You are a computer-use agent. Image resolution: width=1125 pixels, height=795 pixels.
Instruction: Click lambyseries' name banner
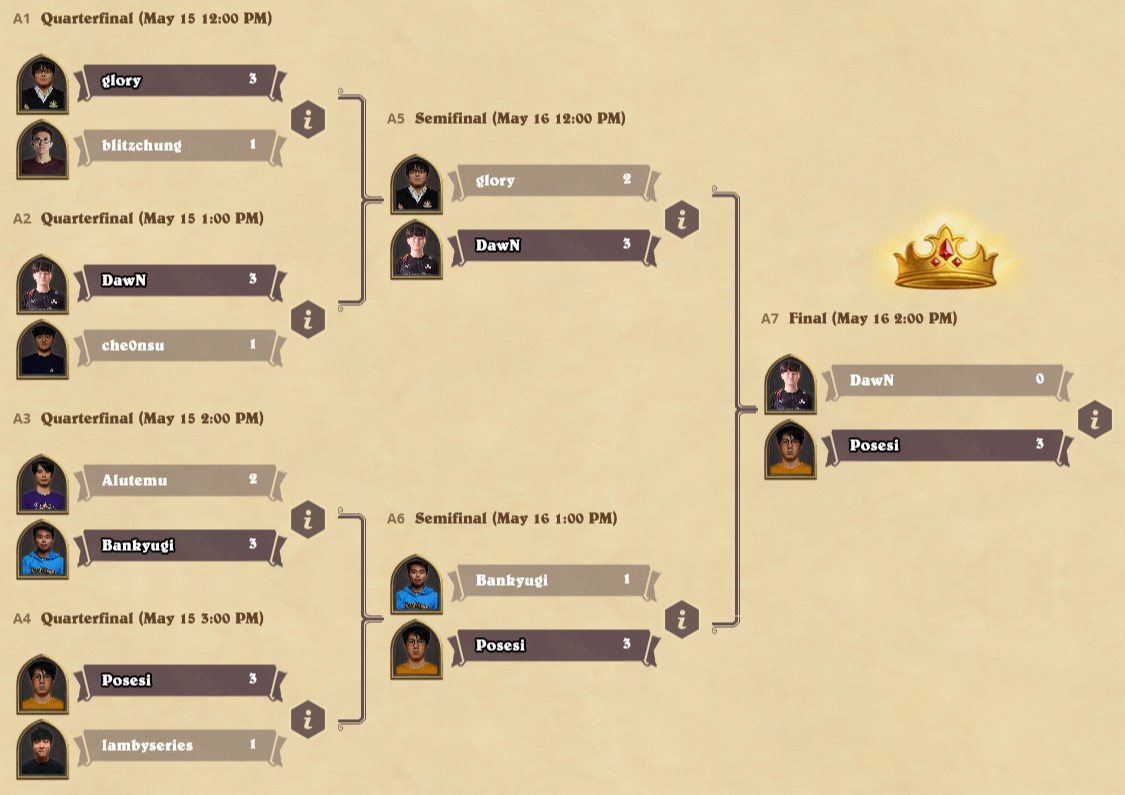click(x=178, y=746)
